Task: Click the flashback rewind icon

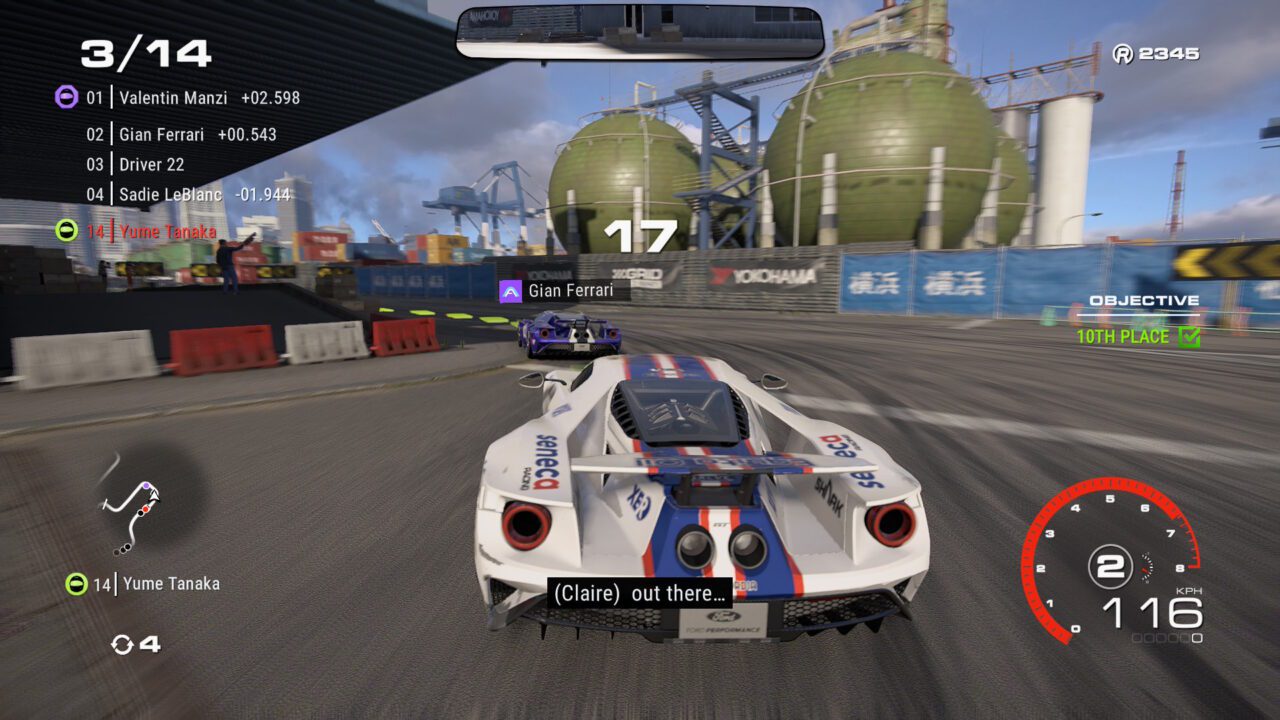Action: pos(123,644)
